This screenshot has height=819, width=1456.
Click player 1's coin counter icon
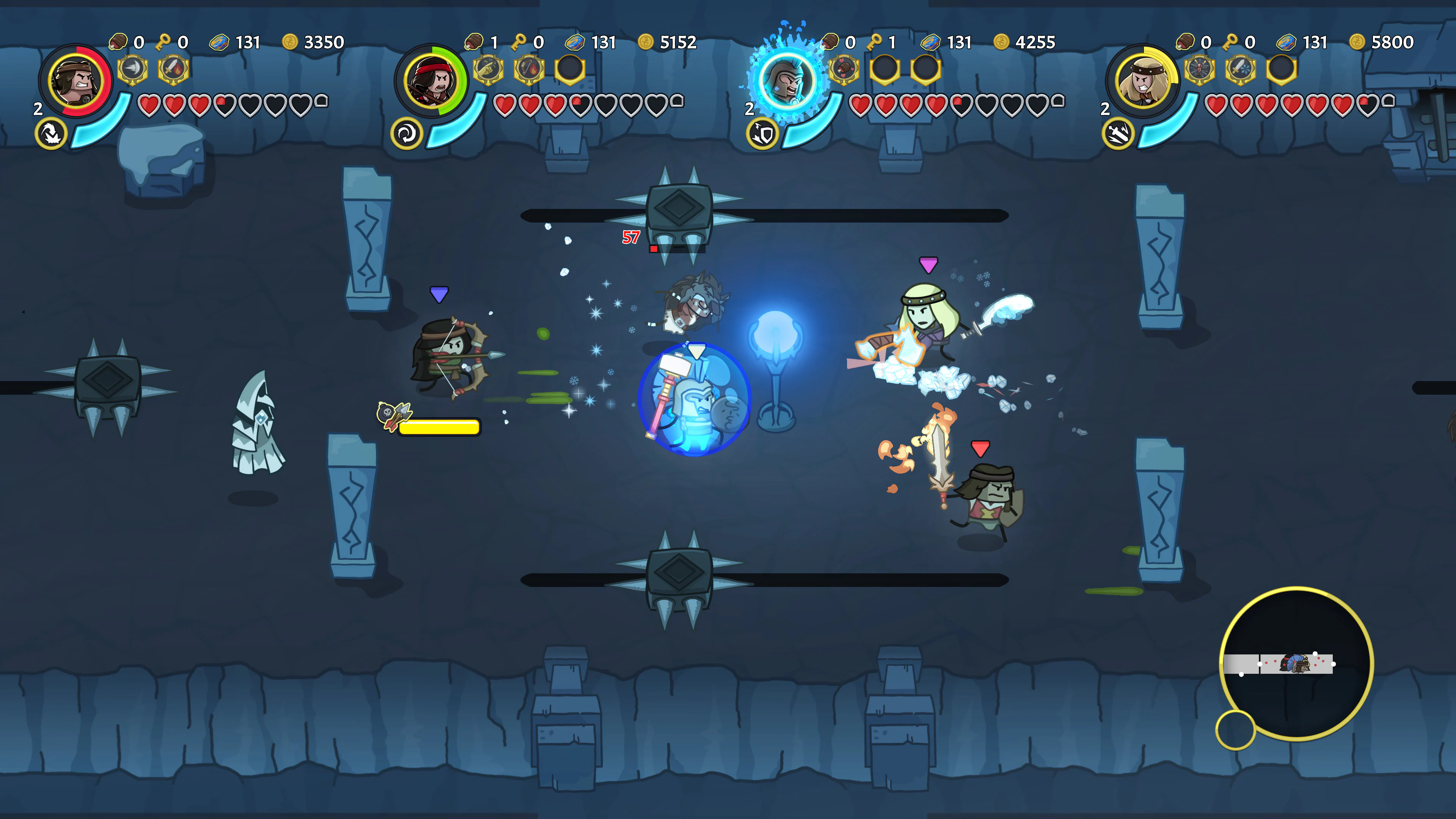pyautogui.click(x=292, y=42)
